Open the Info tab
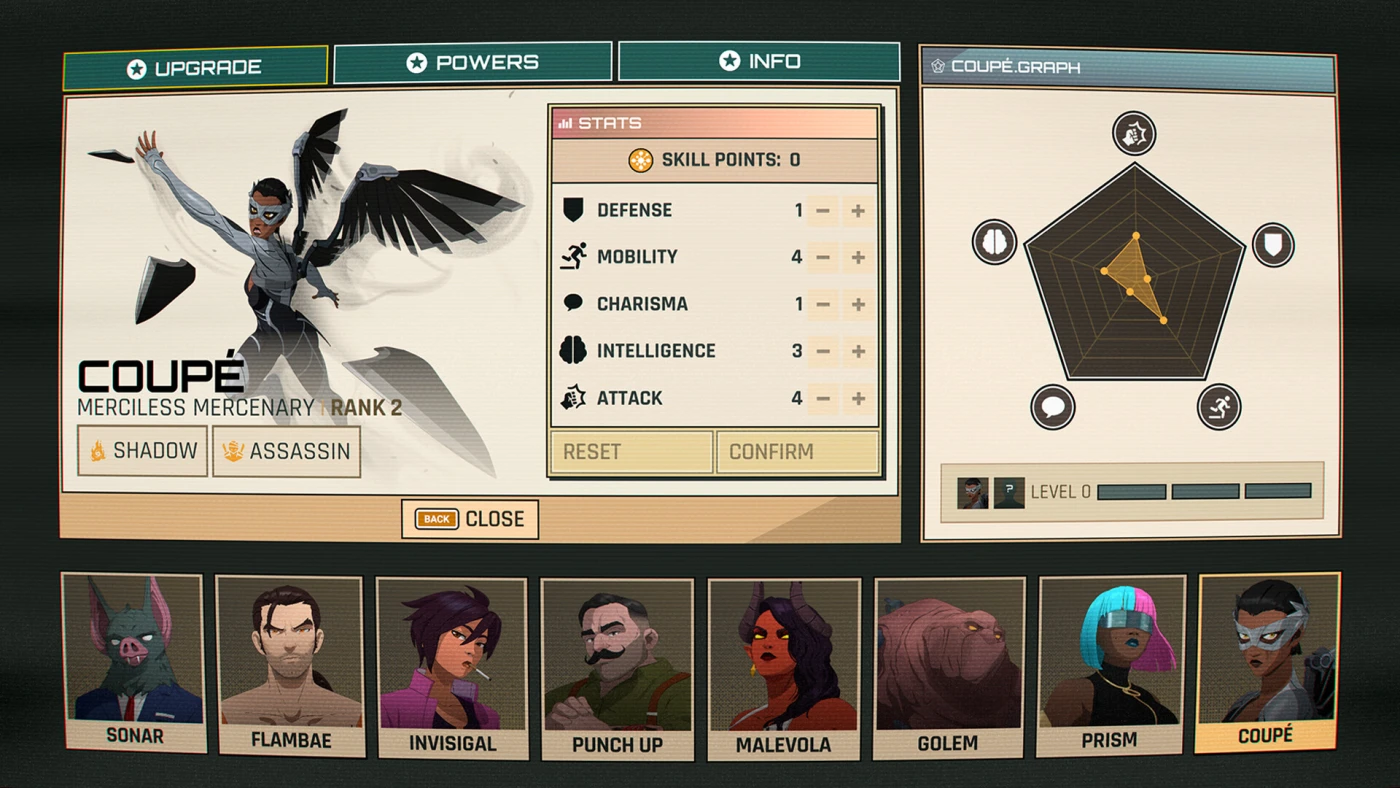 [759, 62]
